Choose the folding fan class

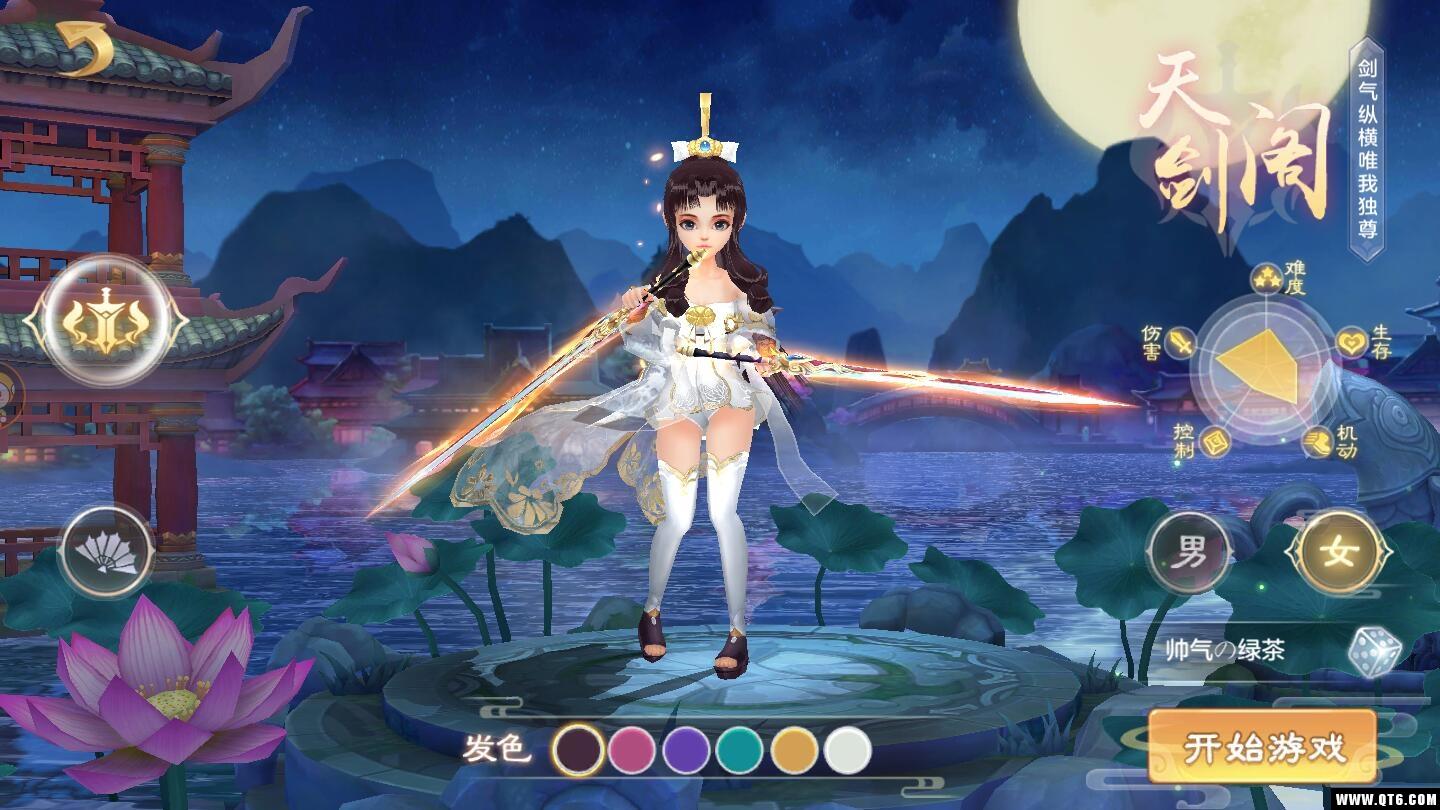[x=107, y=551]
